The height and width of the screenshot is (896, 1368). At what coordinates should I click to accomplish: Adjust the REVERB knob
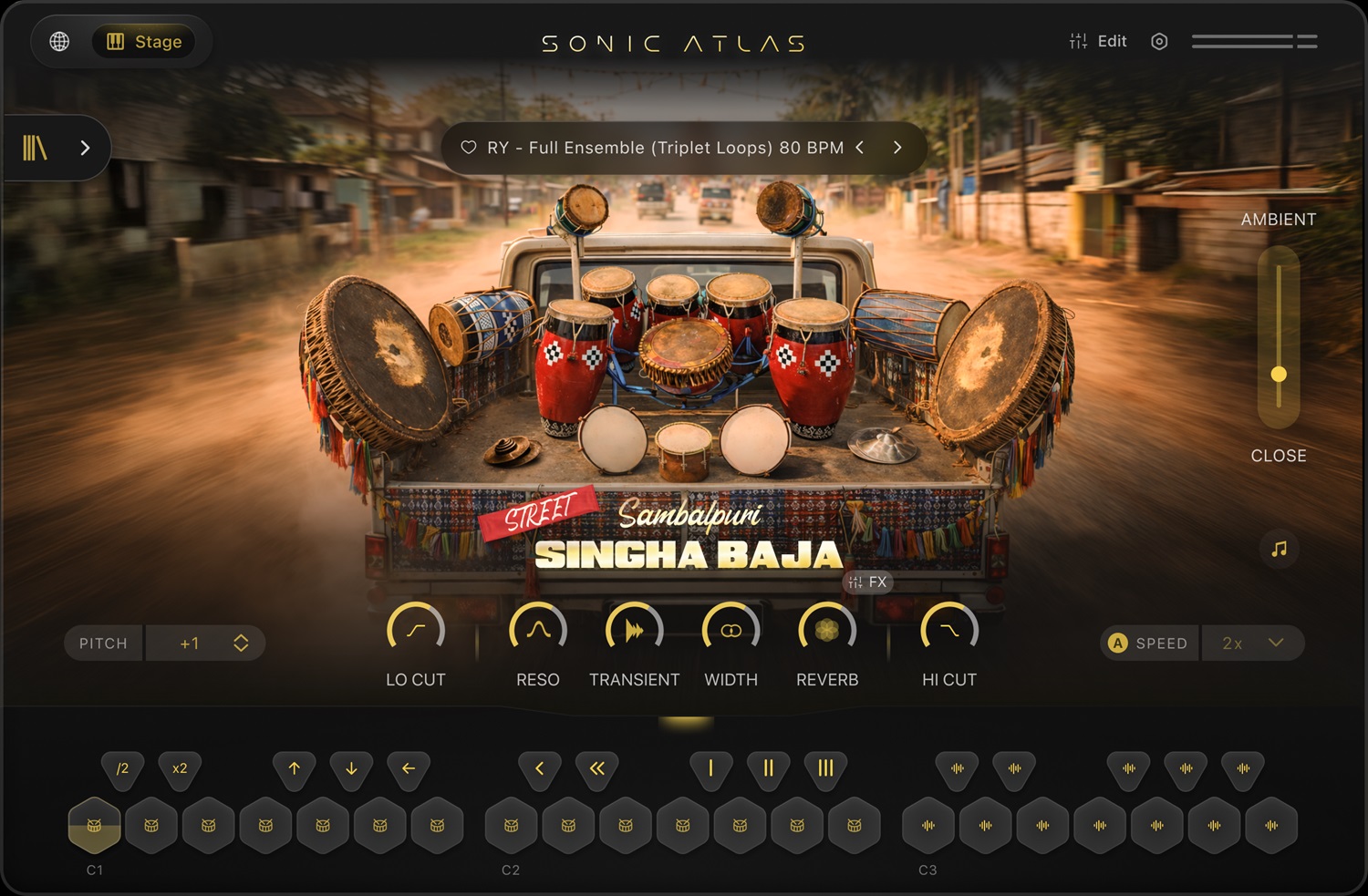pos(827,630)
